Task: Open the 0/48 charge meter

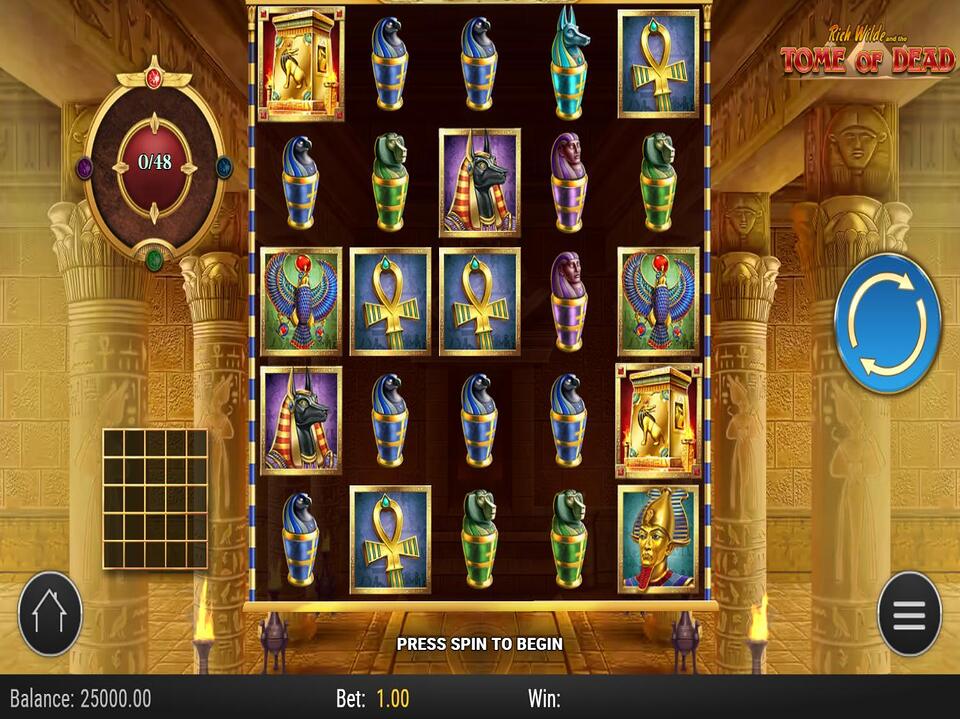Action: click(154, 162)
